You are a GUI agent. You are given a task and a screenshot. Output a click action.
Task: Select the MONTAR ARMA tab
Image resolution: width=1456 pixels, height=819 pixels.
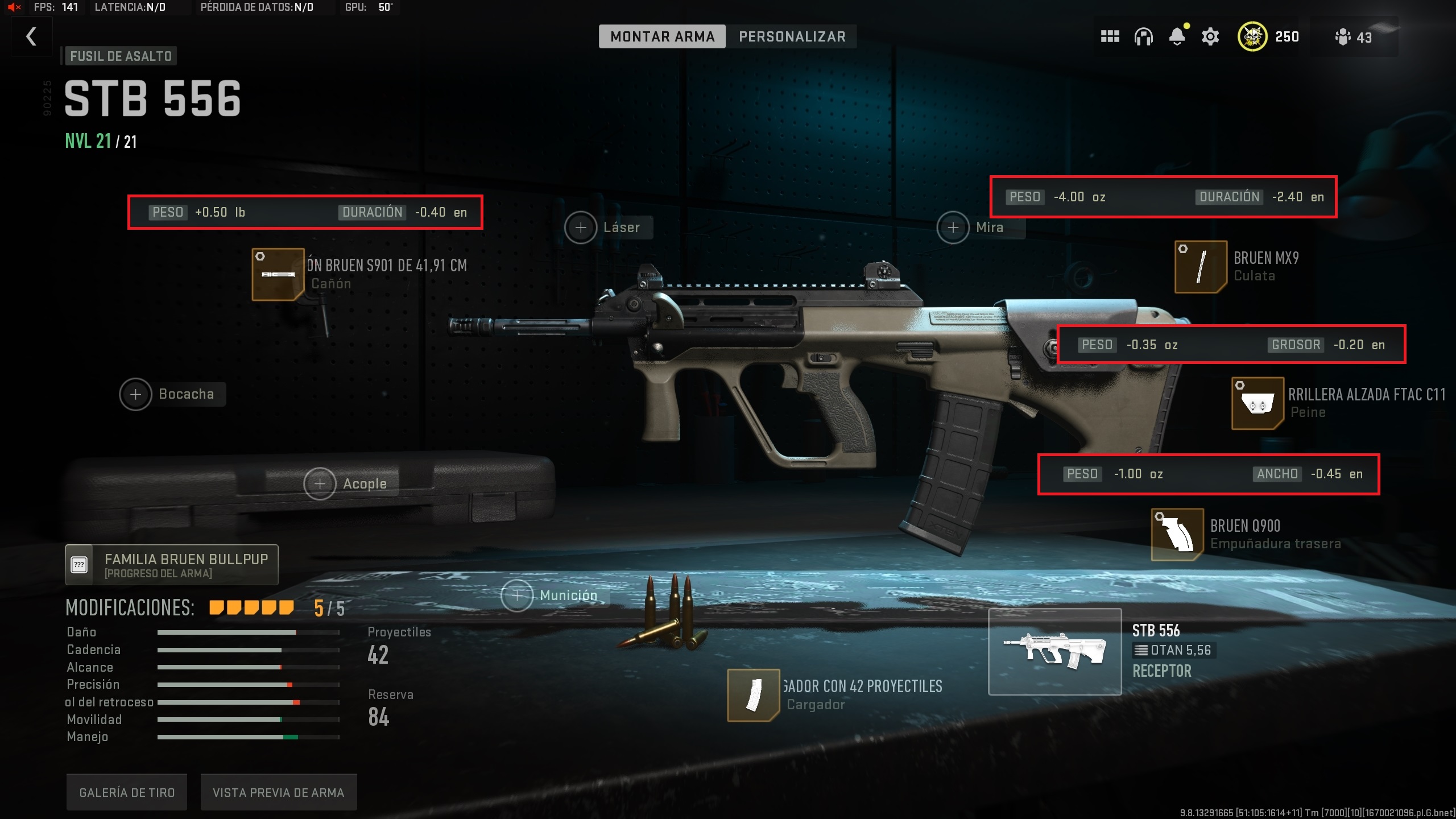(x=663, y=36)
